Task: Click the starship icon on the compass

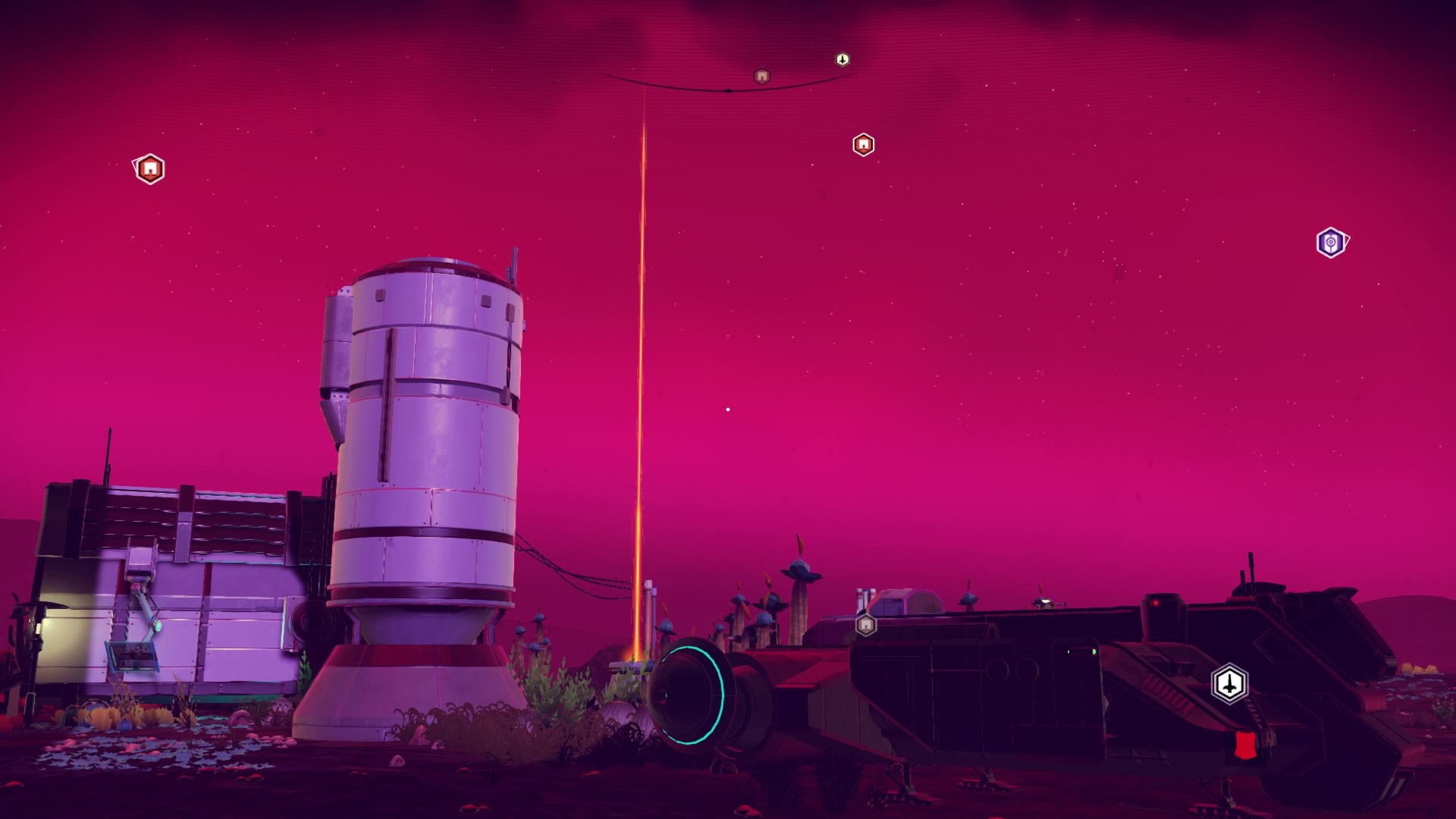Action: (x=843, y=59)
